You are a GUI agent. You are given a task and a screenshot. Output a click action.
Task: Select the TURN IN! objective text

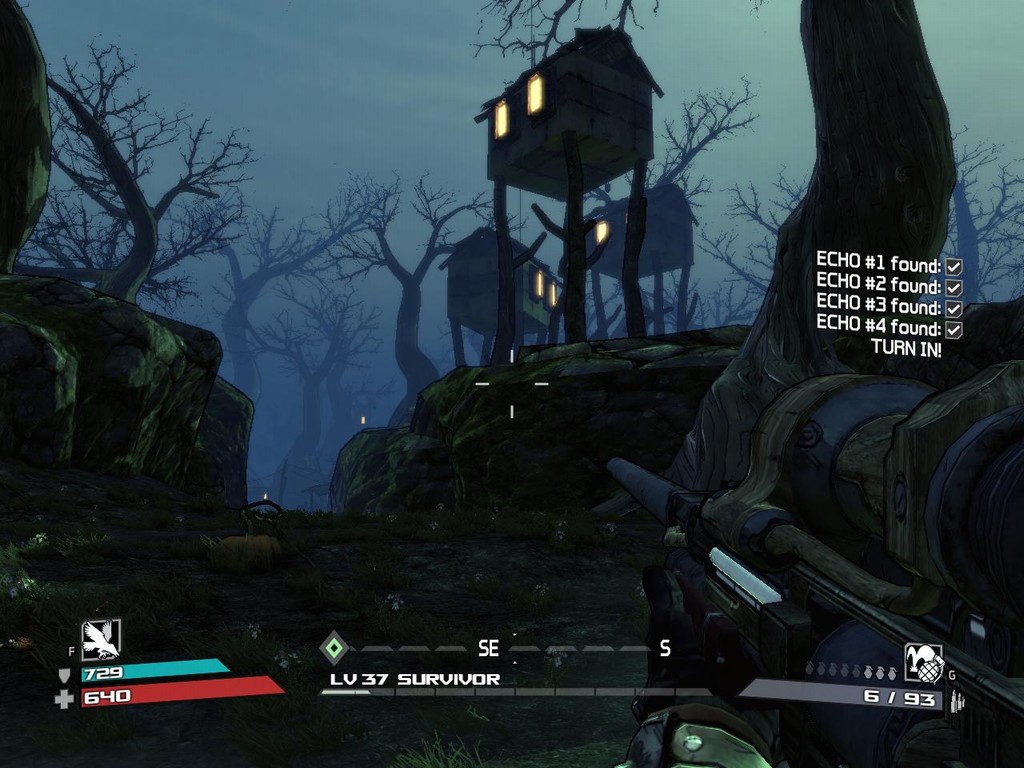pos(906,348)
